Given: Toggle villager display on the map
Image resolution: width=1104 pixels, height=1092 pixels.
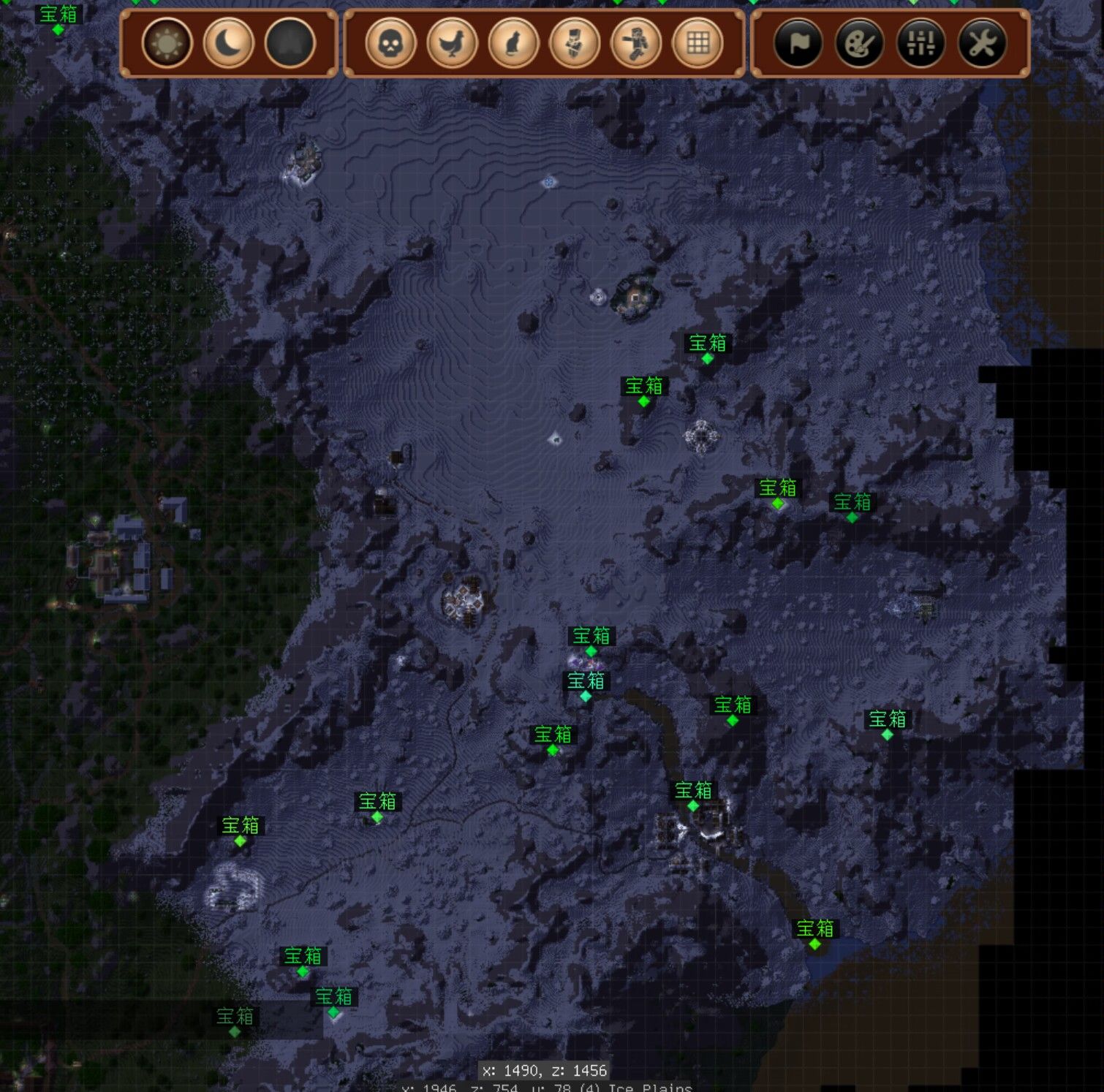Looking at the screenshot, I should point(575,43).
